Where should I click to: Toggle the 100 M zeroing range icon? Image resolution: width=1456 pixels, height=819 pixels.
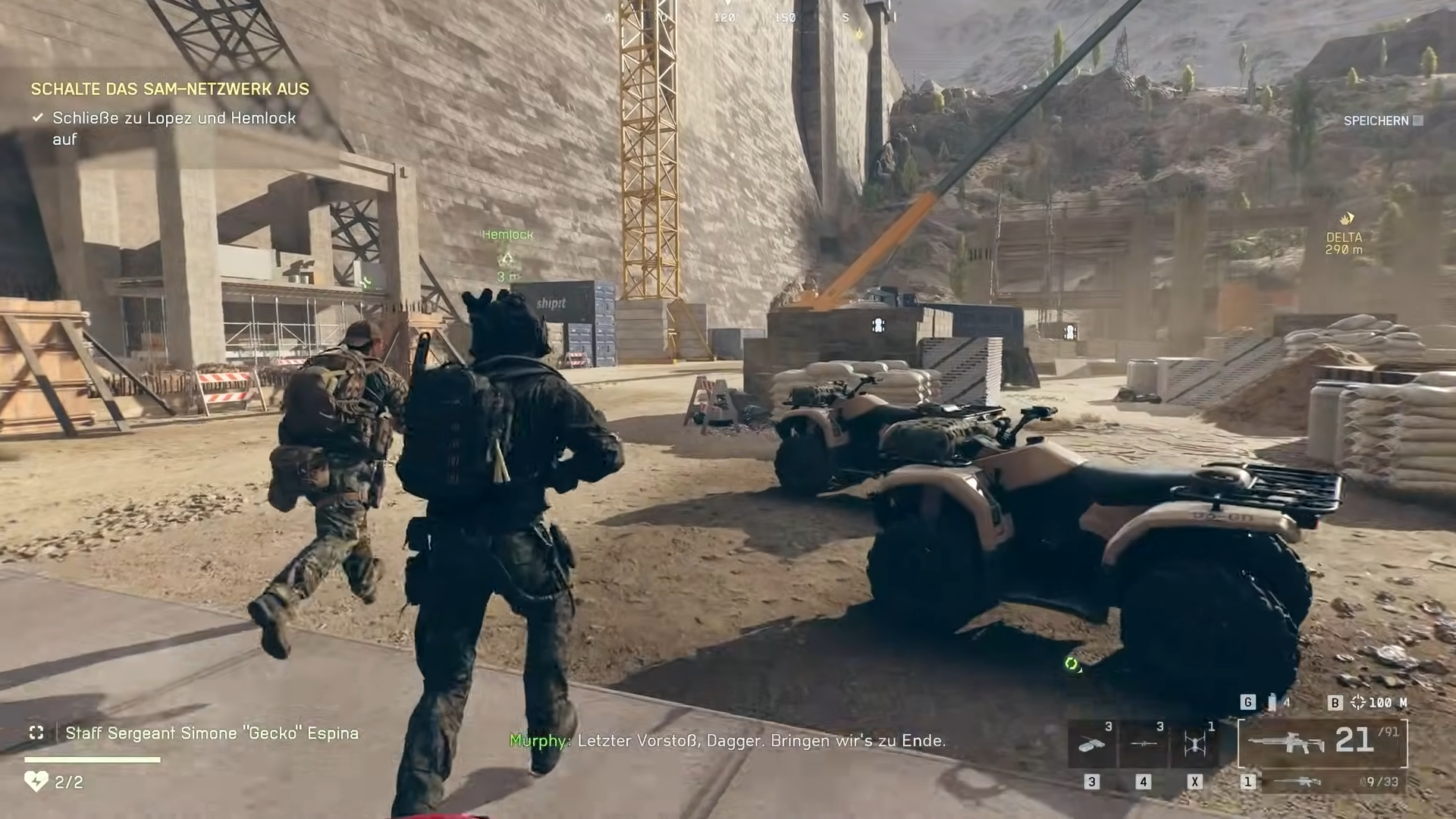pos(1358,702)
